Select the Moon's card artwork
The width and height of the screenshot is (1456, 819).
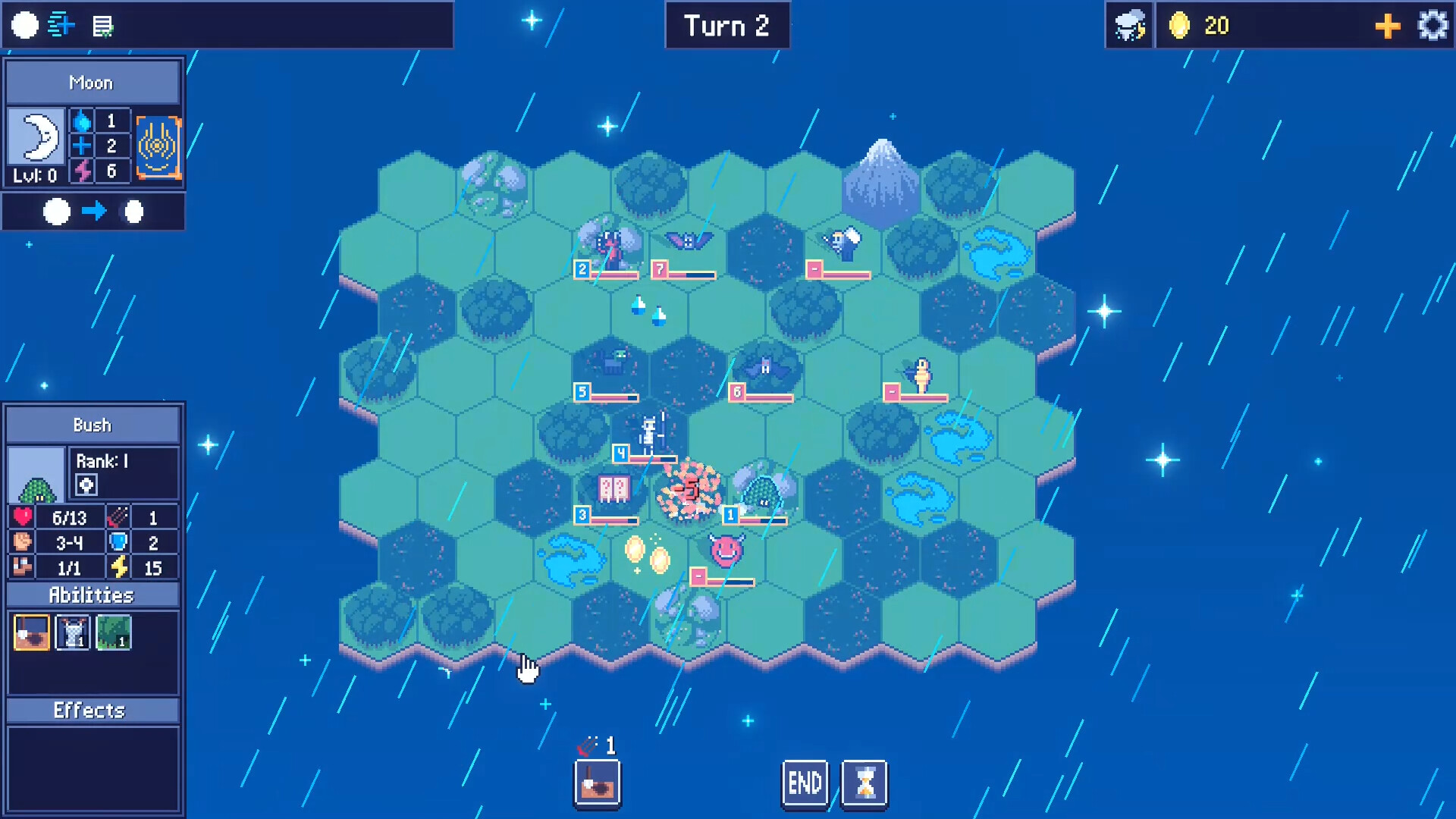pyautogui.click(x=158, y=146)
